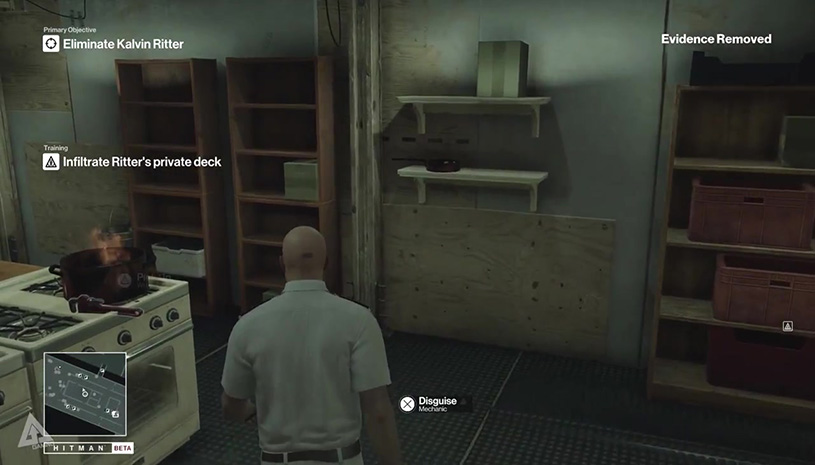Click the primary objective target icon

pyautogui.click(x=51, y=44)
